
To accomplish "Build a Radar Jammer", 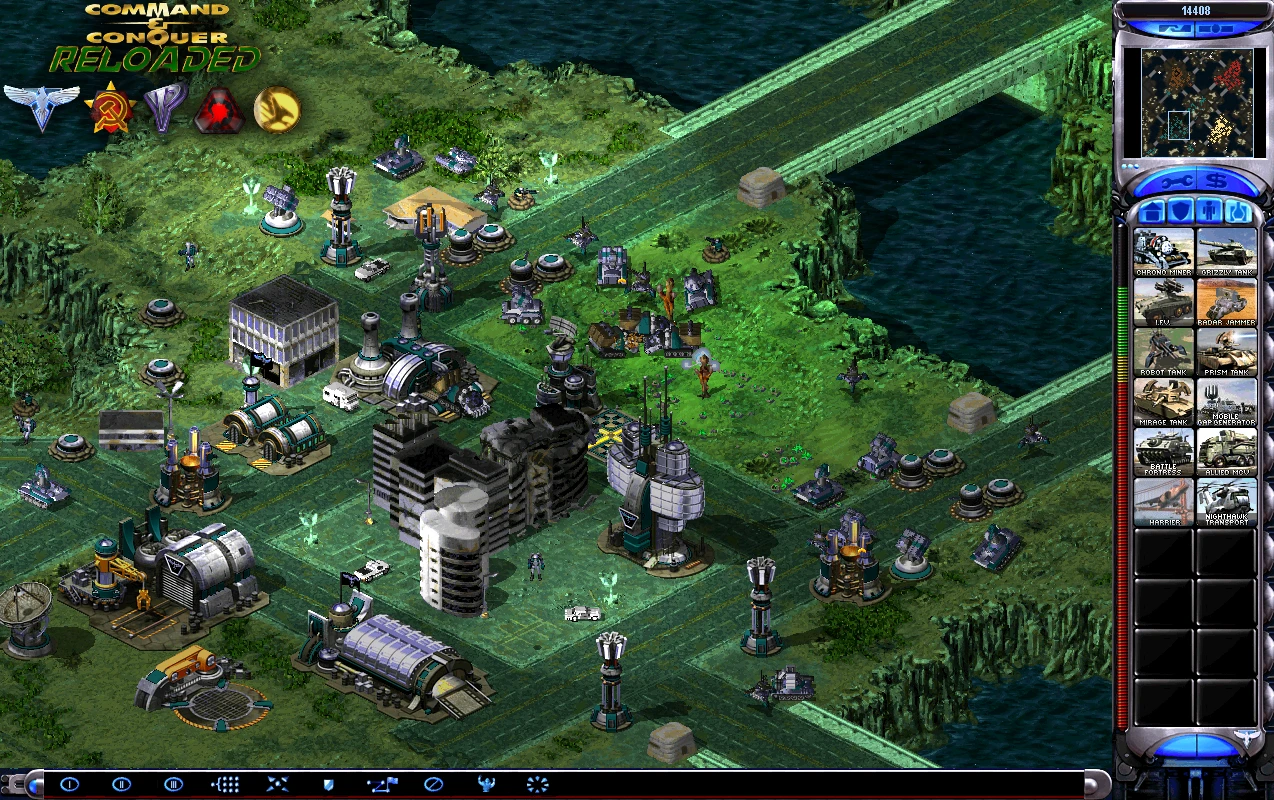I will click(1227, 302).
